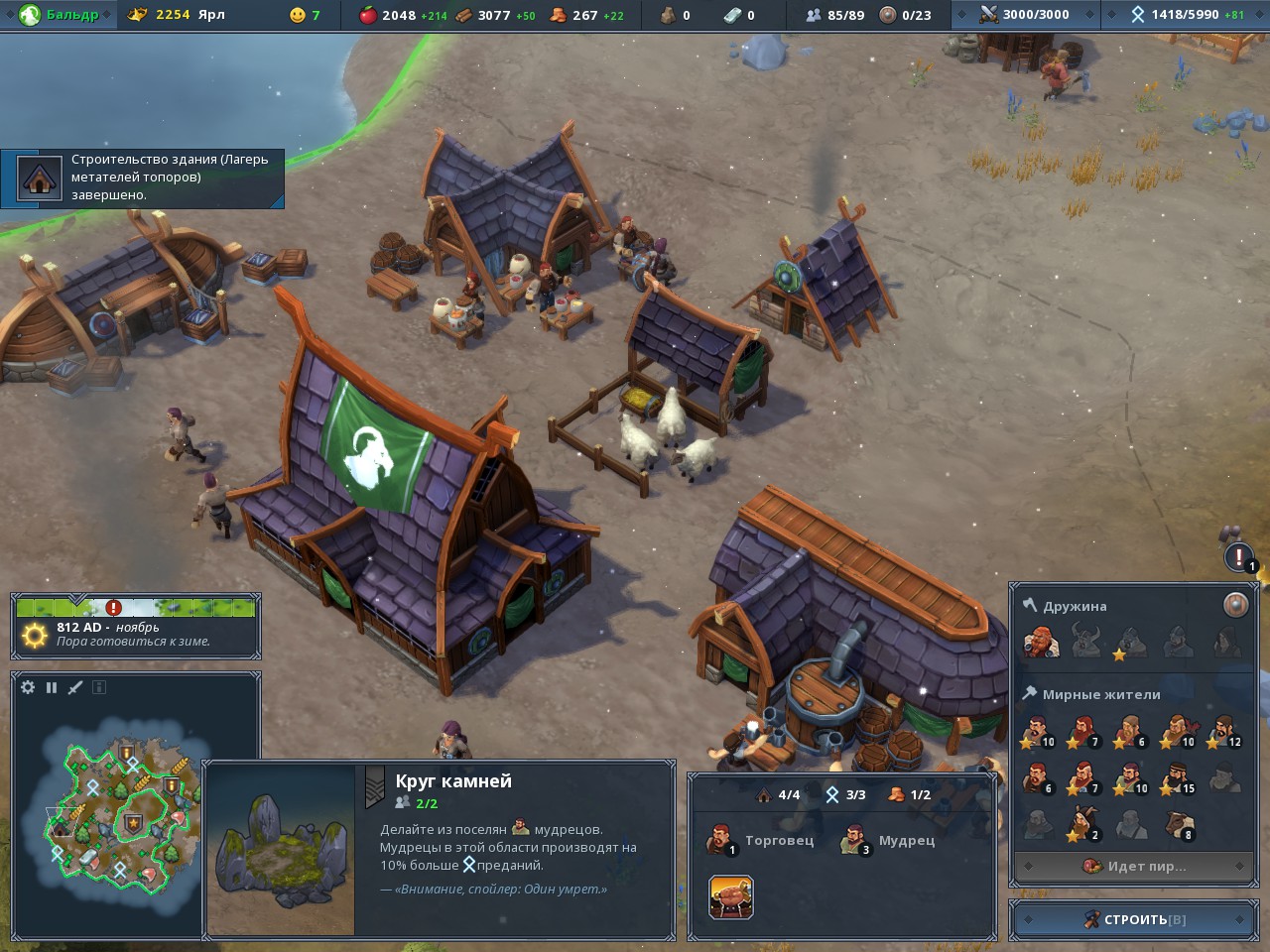Image resolution: width=1270 pixels, height=952 pixels.
Task: Select the Торговец merchant unit
Action: 721,840
